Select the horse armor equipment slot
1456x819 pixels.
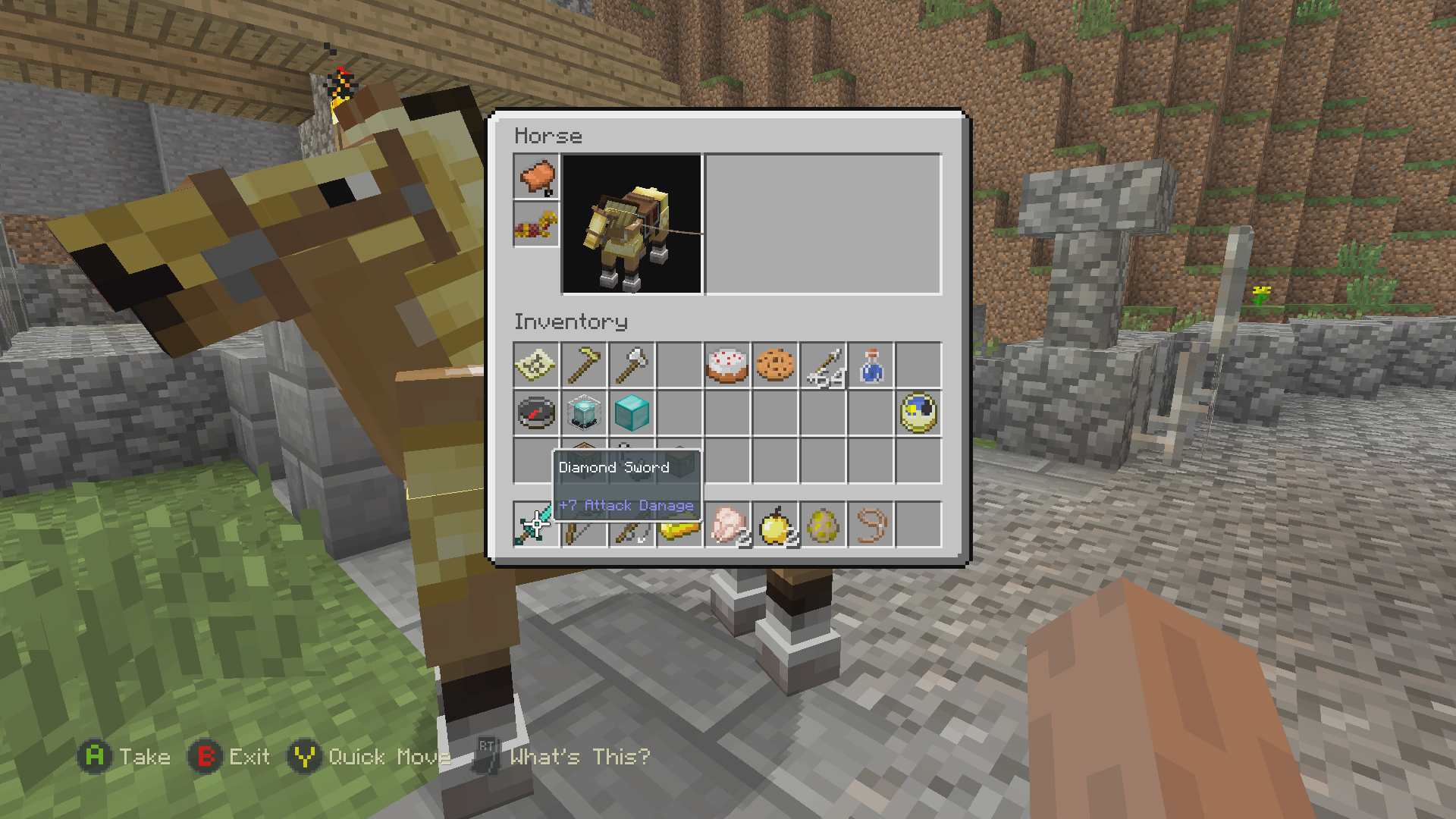(x=536, y=222)
